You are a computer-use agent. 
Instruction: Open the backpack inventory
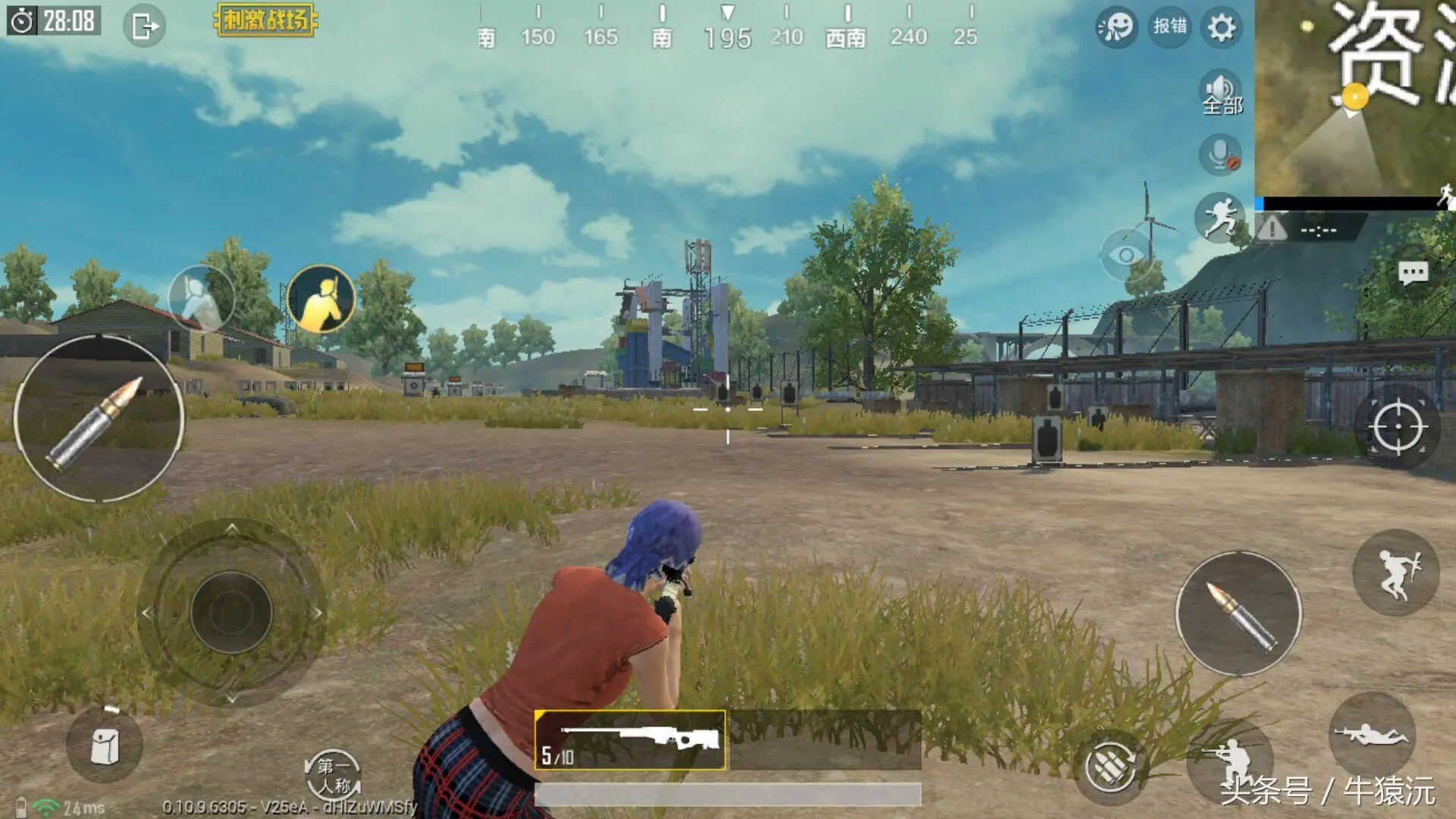[x=105, y=746]
